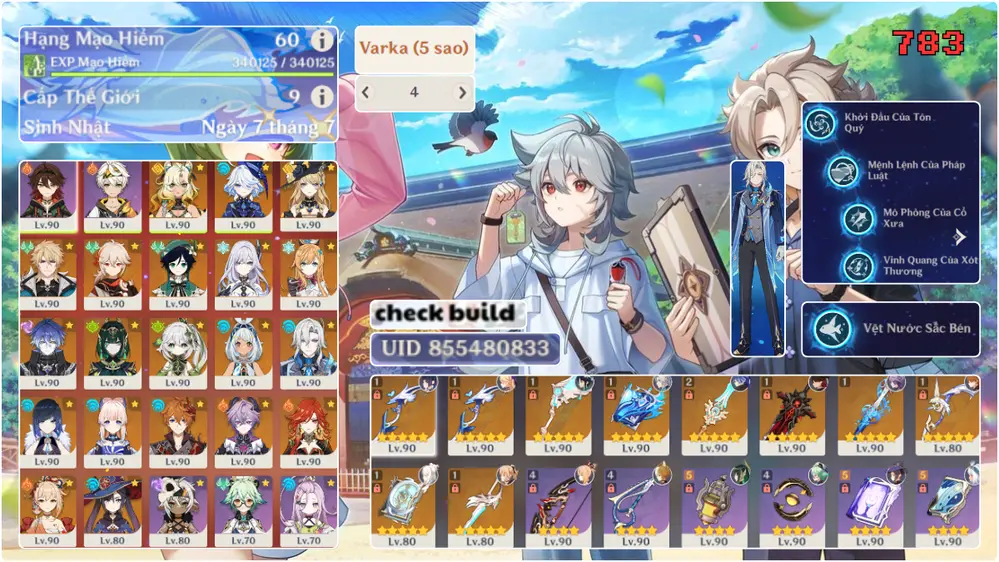Decrease the count with the left arrow
This screenshot has width=999, height=562.
366,93
